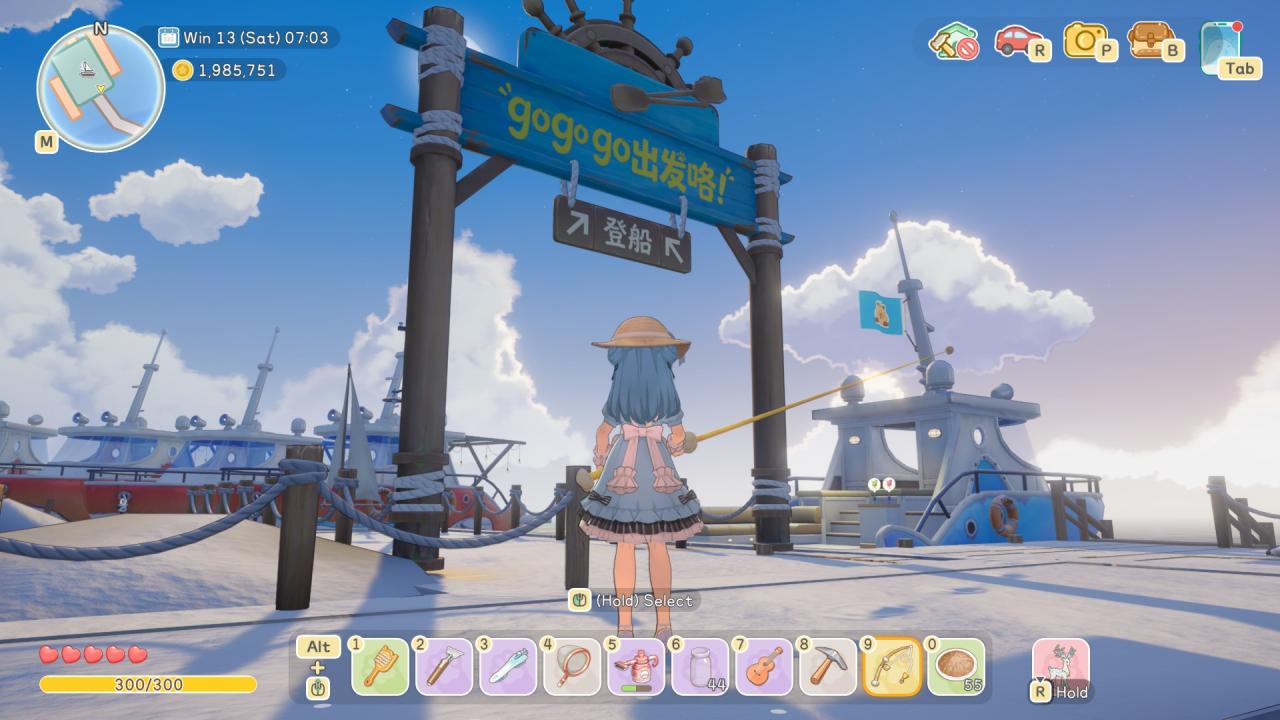Image resolution: width=1280 pixels, height=720 pixels.
Task: Equip the guitar from the hotbar
Action: [x=764, y=666]
